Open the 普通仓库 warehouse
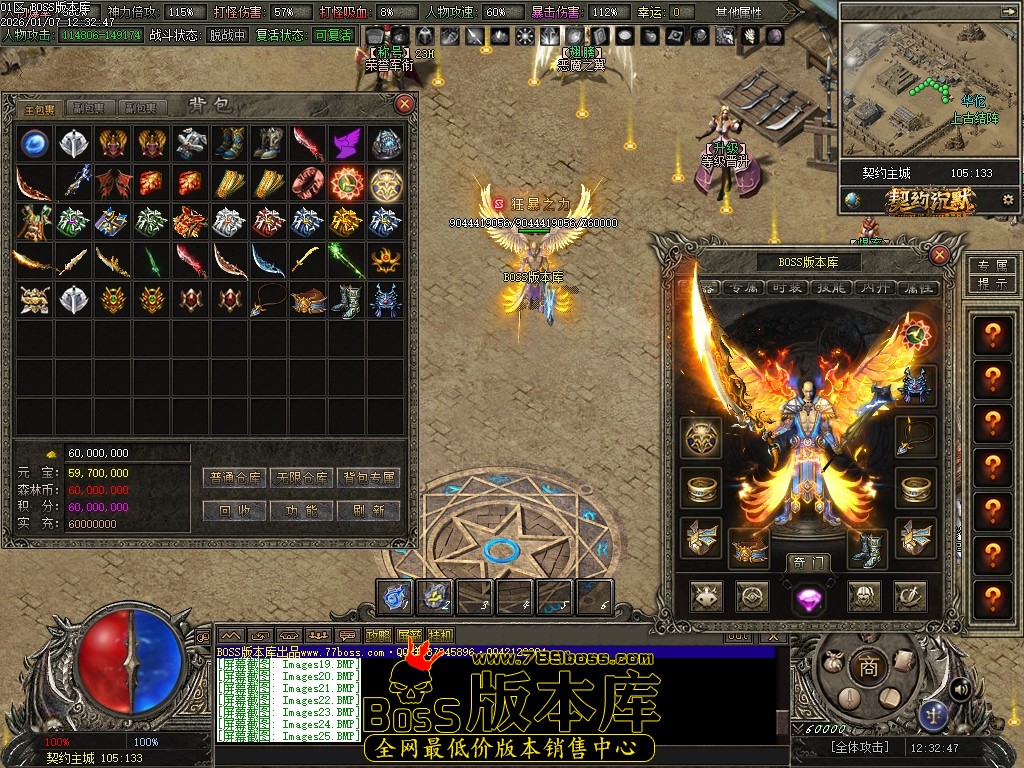1024x768 pixels. point(236,478)
